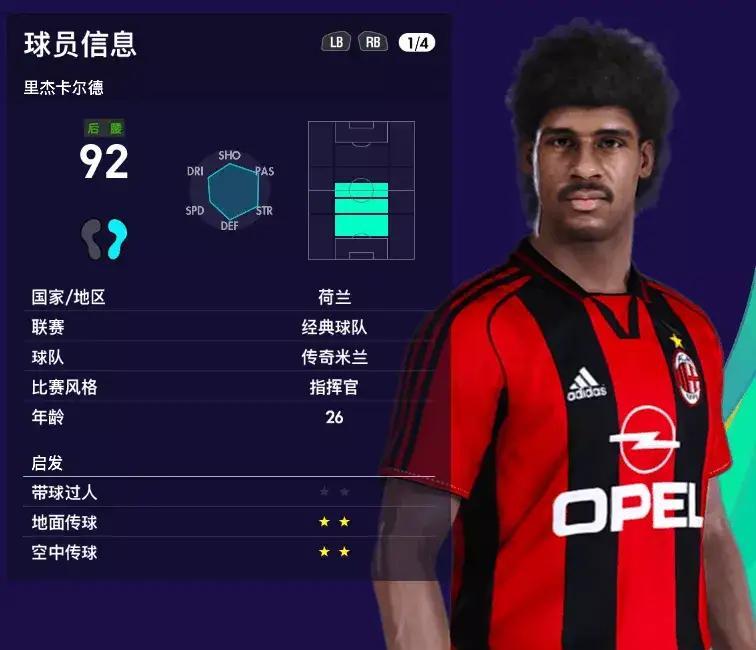Screen dimensions: 756x650
Task: Select the 带球过人 row
Action: point(232,492)
